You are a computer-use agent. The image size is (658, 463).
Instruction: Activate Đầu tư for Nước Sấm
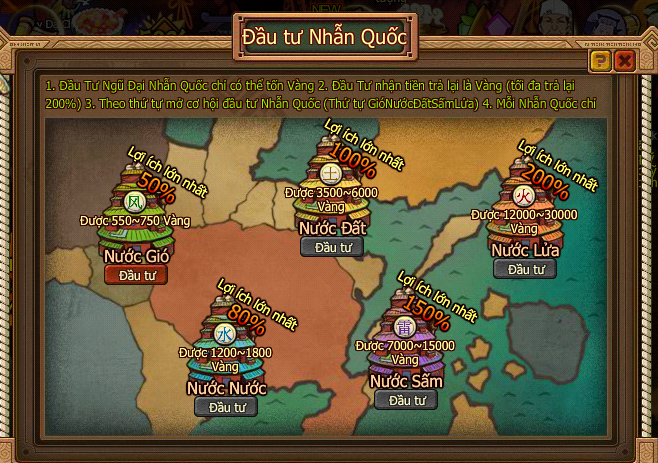click(x=406, y=400)
